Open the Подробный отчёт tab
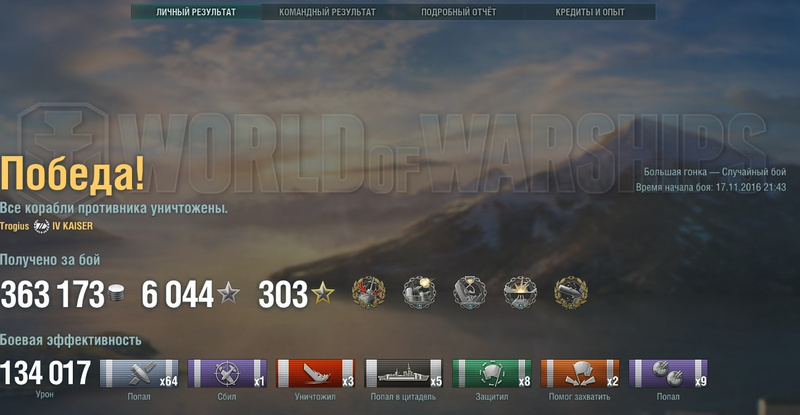The width and height of the screenshot is (800, 415). 459,12
